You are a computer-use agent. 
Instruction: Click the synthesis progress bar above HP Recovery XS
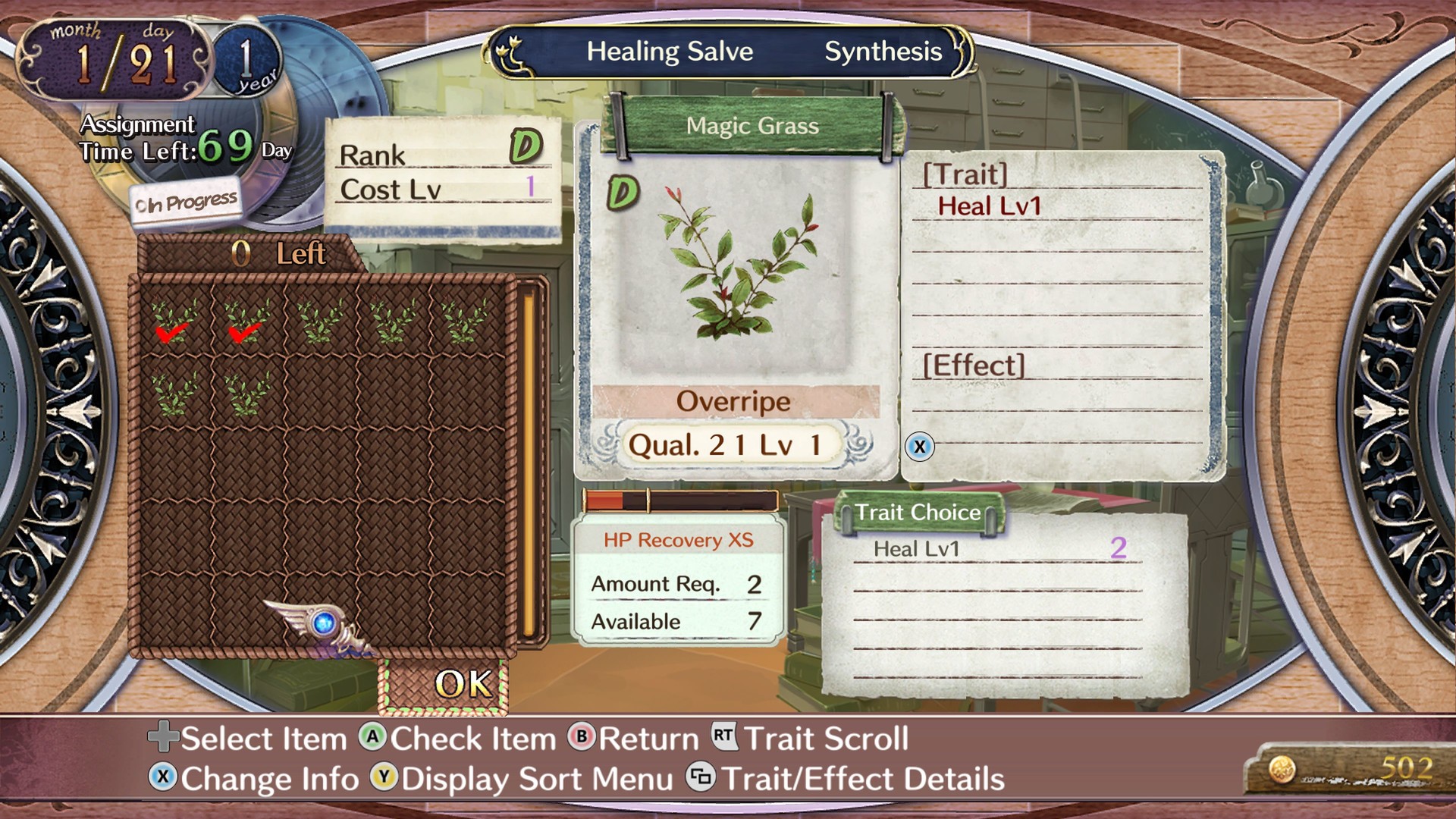679,500
